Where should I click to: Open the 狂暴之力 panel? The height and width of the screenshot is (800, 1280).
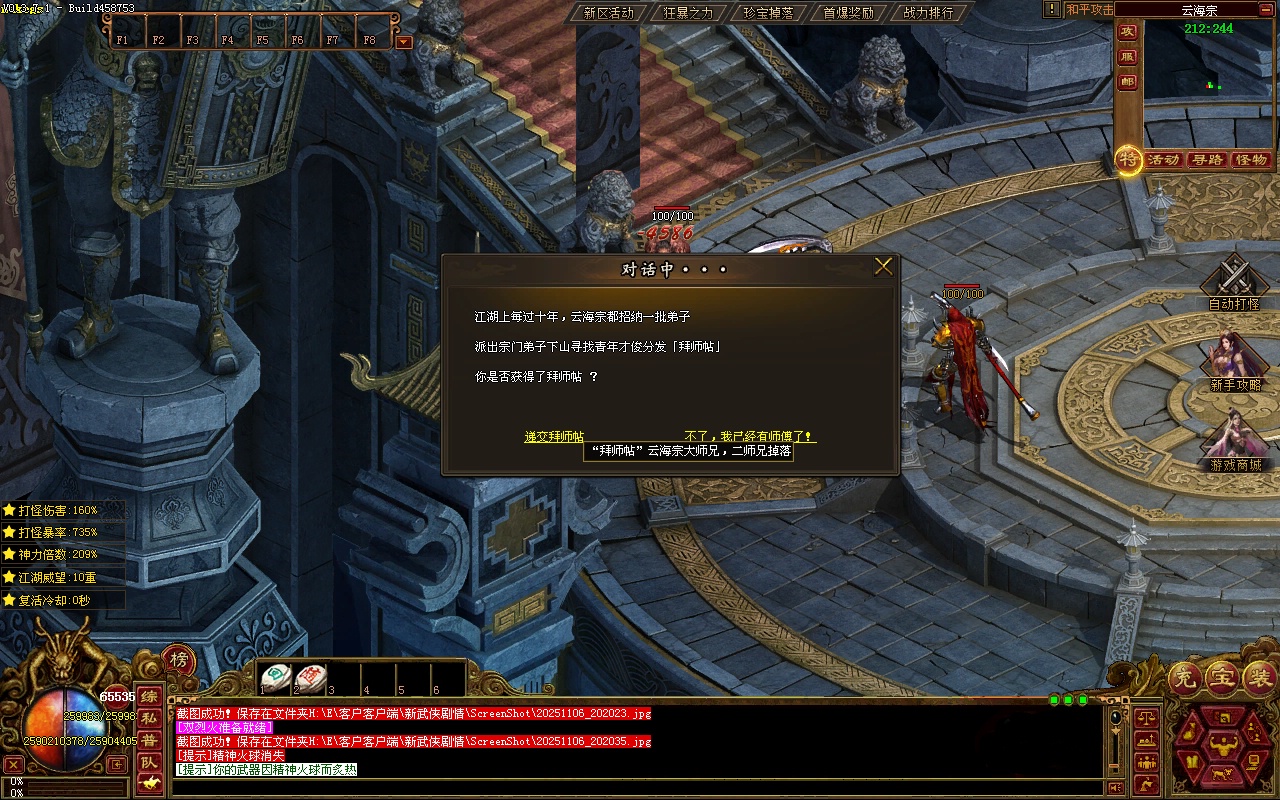pos(688,13)
